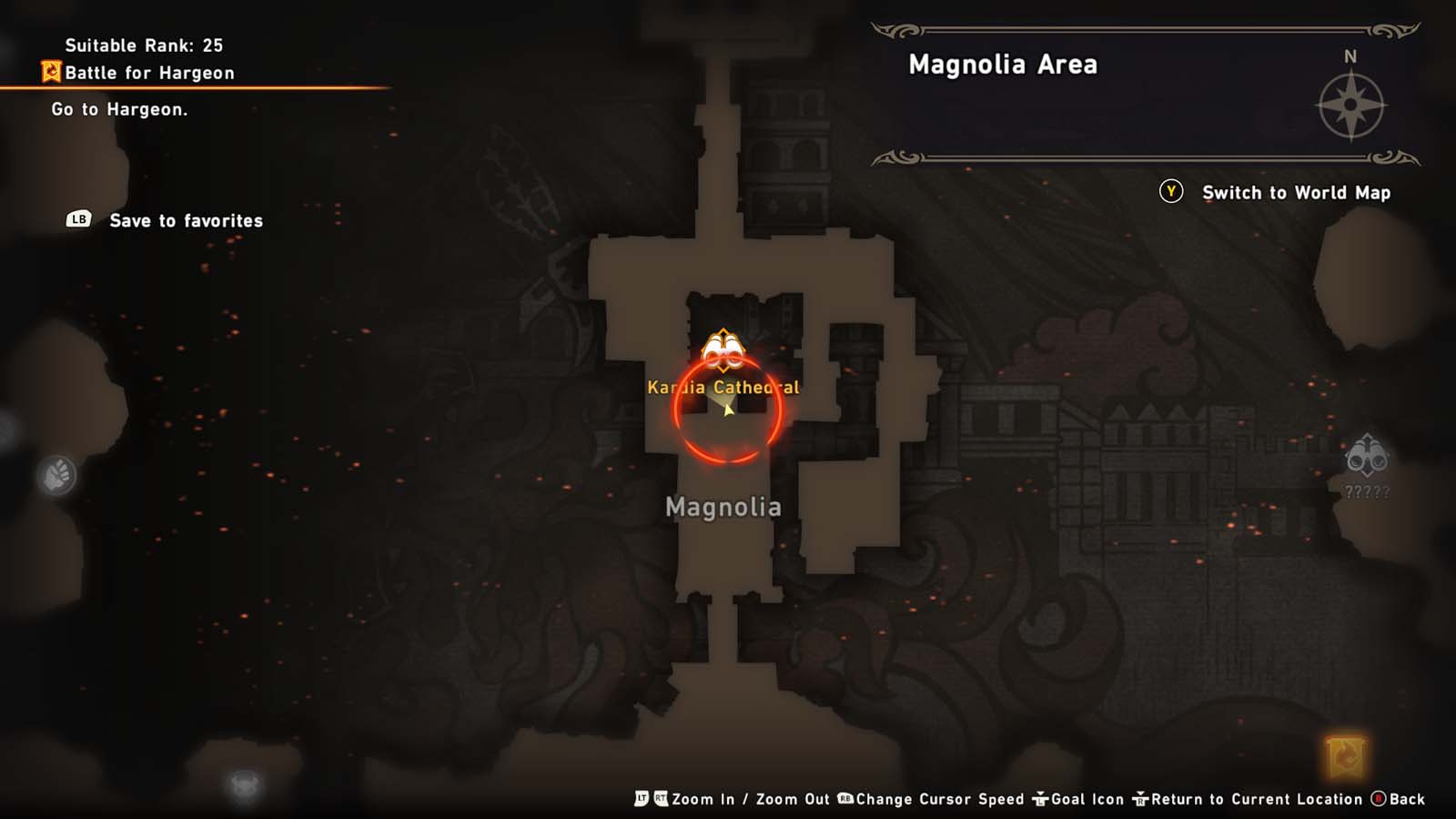Toggle Switch to World Map
This screenshot has height=819, width=1456.
click(1296, 193)
